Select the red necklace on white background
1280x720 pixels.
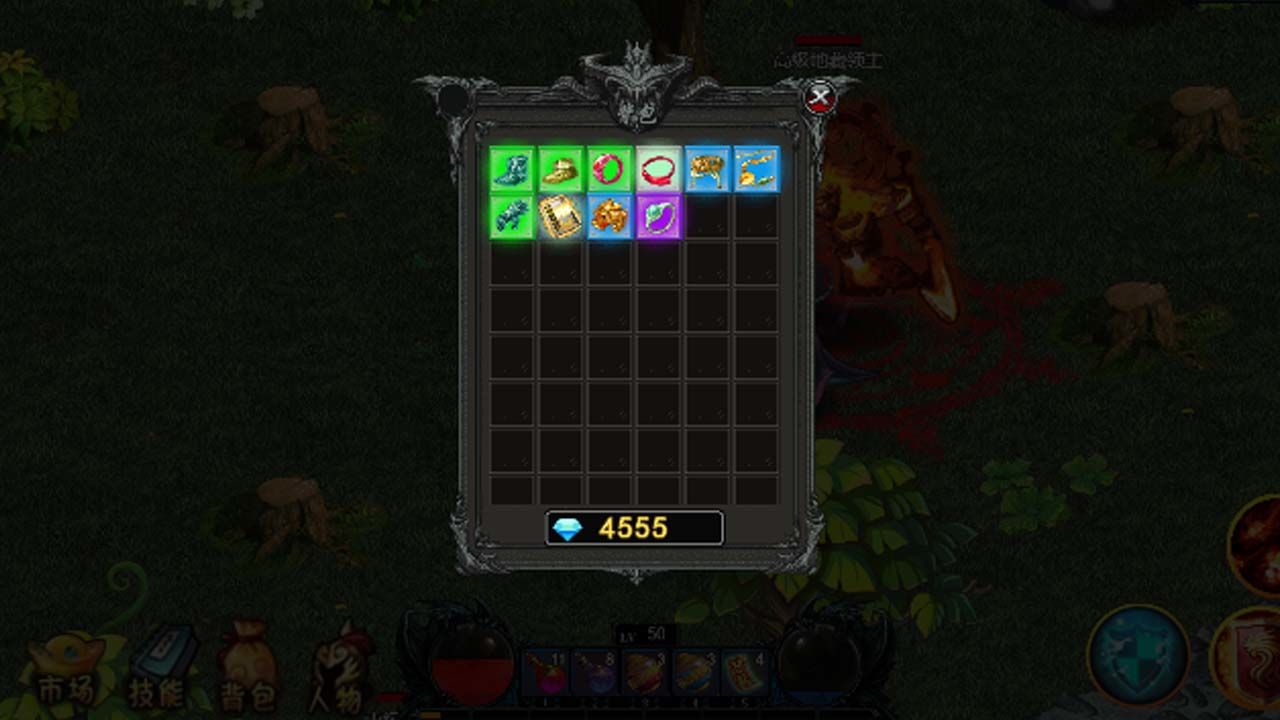pyautogui.click(x=658, y=169)
